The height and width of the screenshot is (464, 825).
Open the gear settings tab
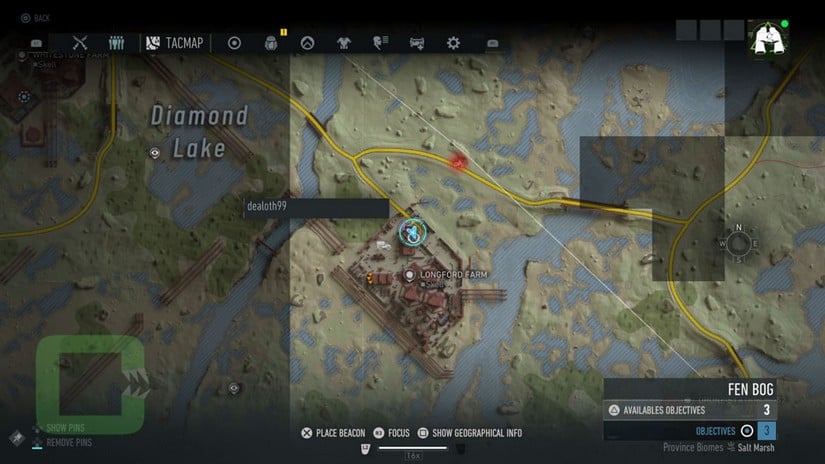453,43
